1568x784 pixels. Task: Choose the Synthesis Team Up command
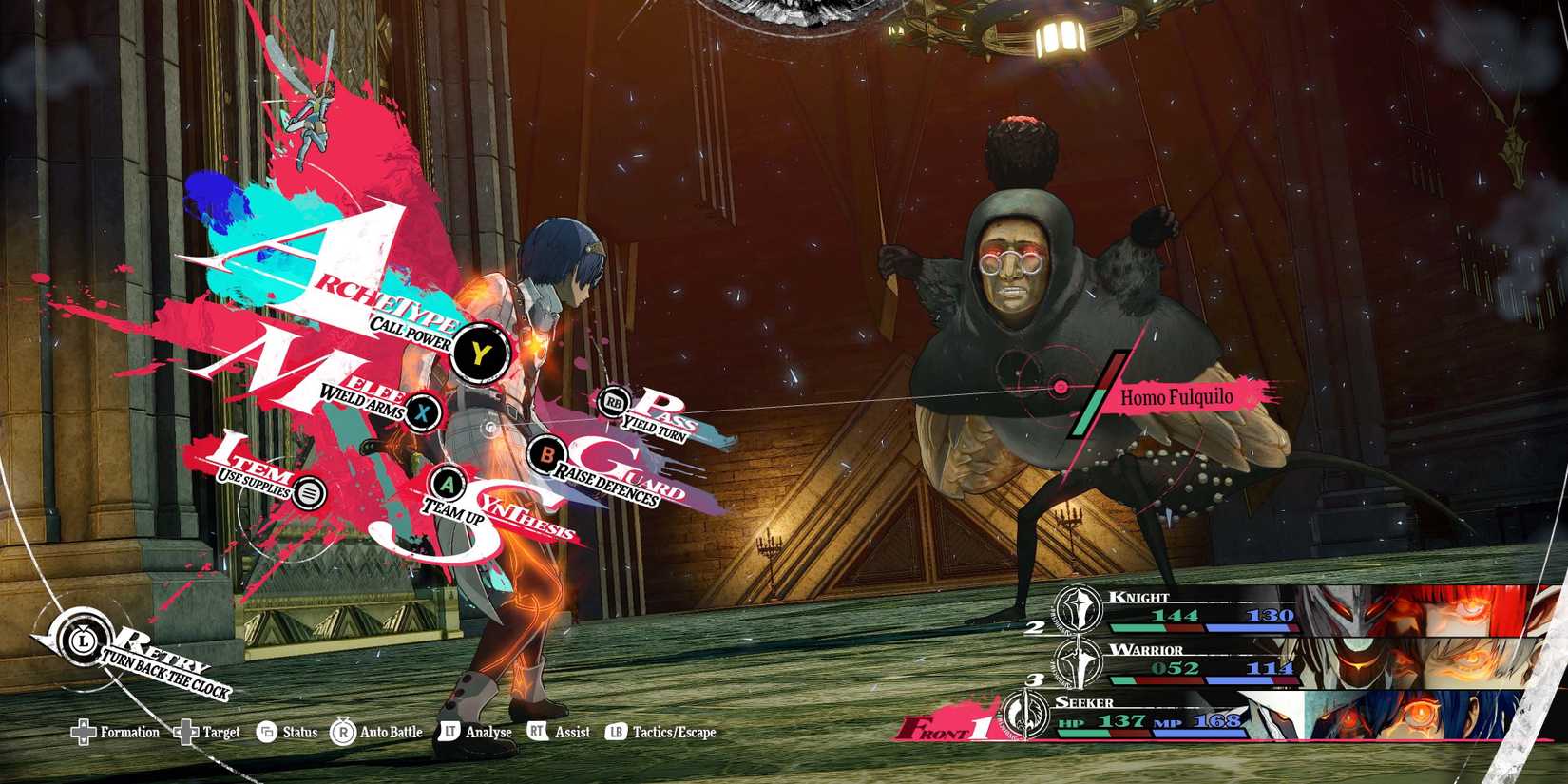point(448,484)
